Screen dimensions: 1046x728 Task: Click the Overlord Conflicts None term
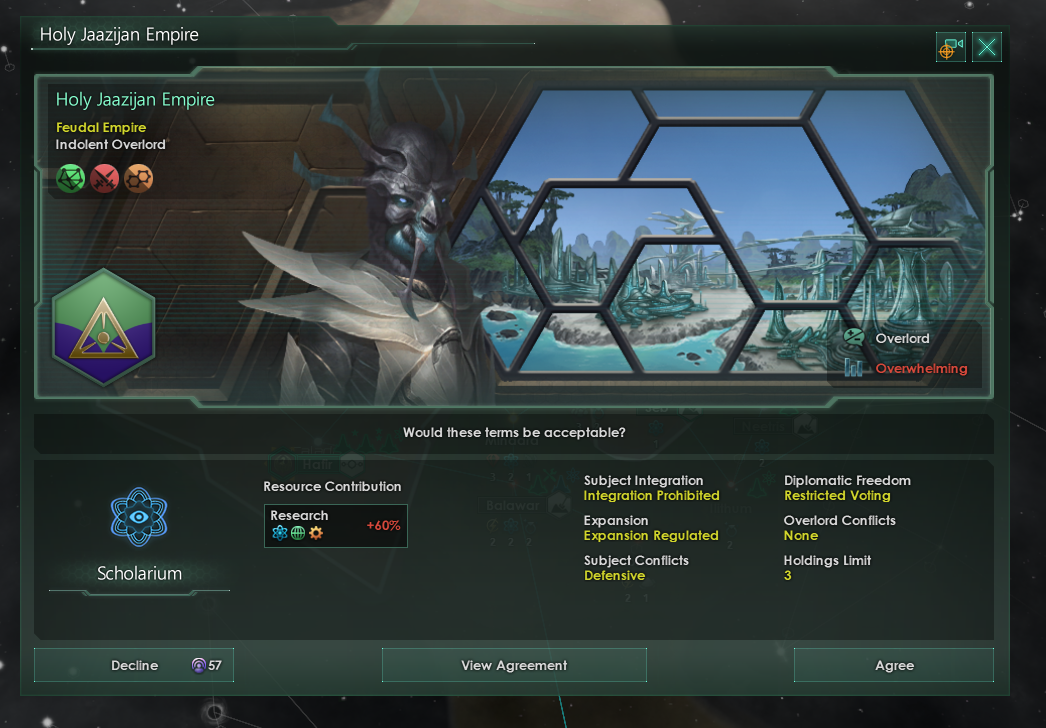(x=839, y=528)
